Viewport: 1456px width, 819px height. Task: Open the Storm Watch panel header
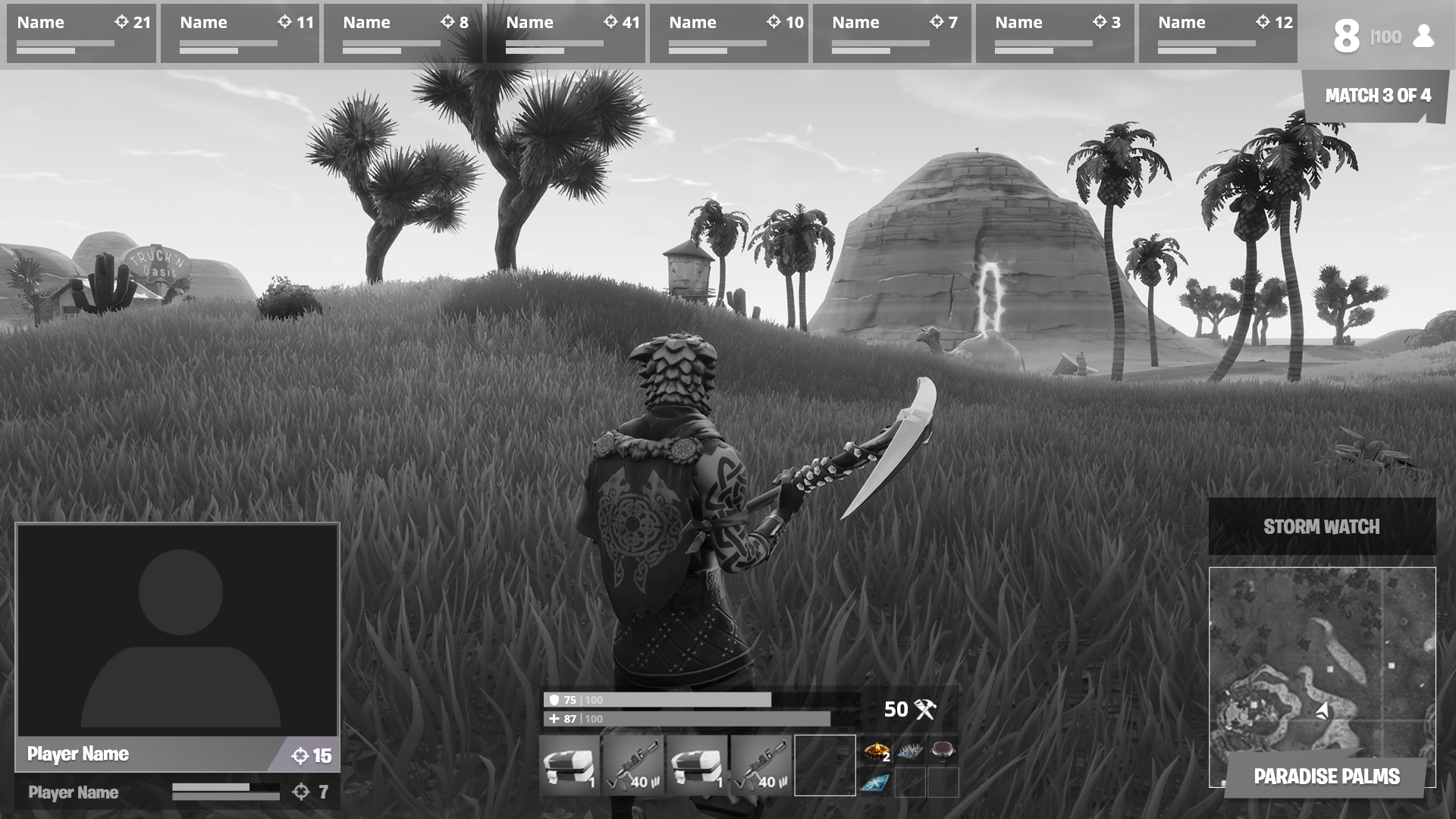click(x=1323, y=526)
